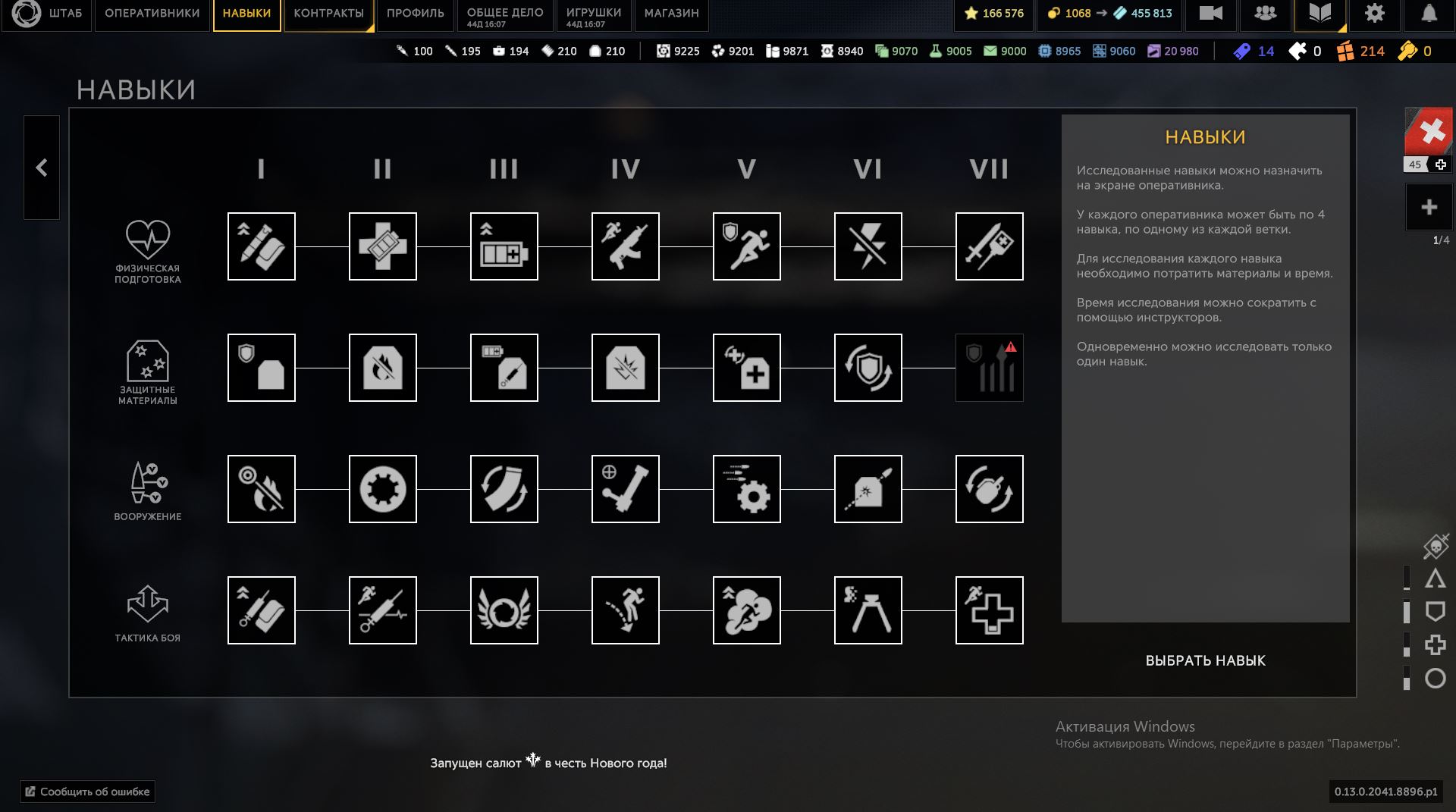Show notifications via the bell icon
This screenshot has width=1456, height=812.
pos(1429,14)
